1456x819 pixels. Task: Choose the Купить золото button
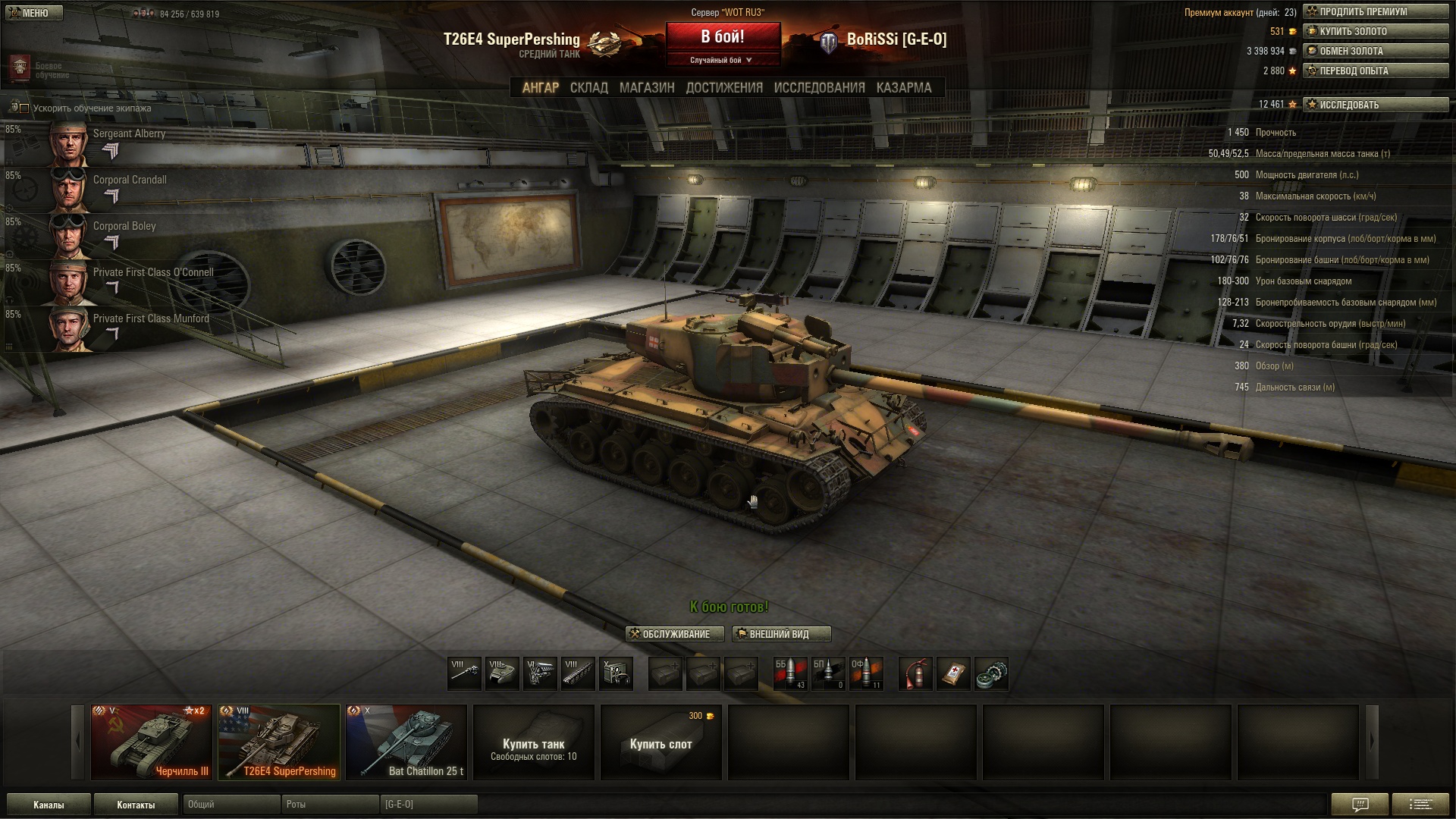pos(1376,31)
